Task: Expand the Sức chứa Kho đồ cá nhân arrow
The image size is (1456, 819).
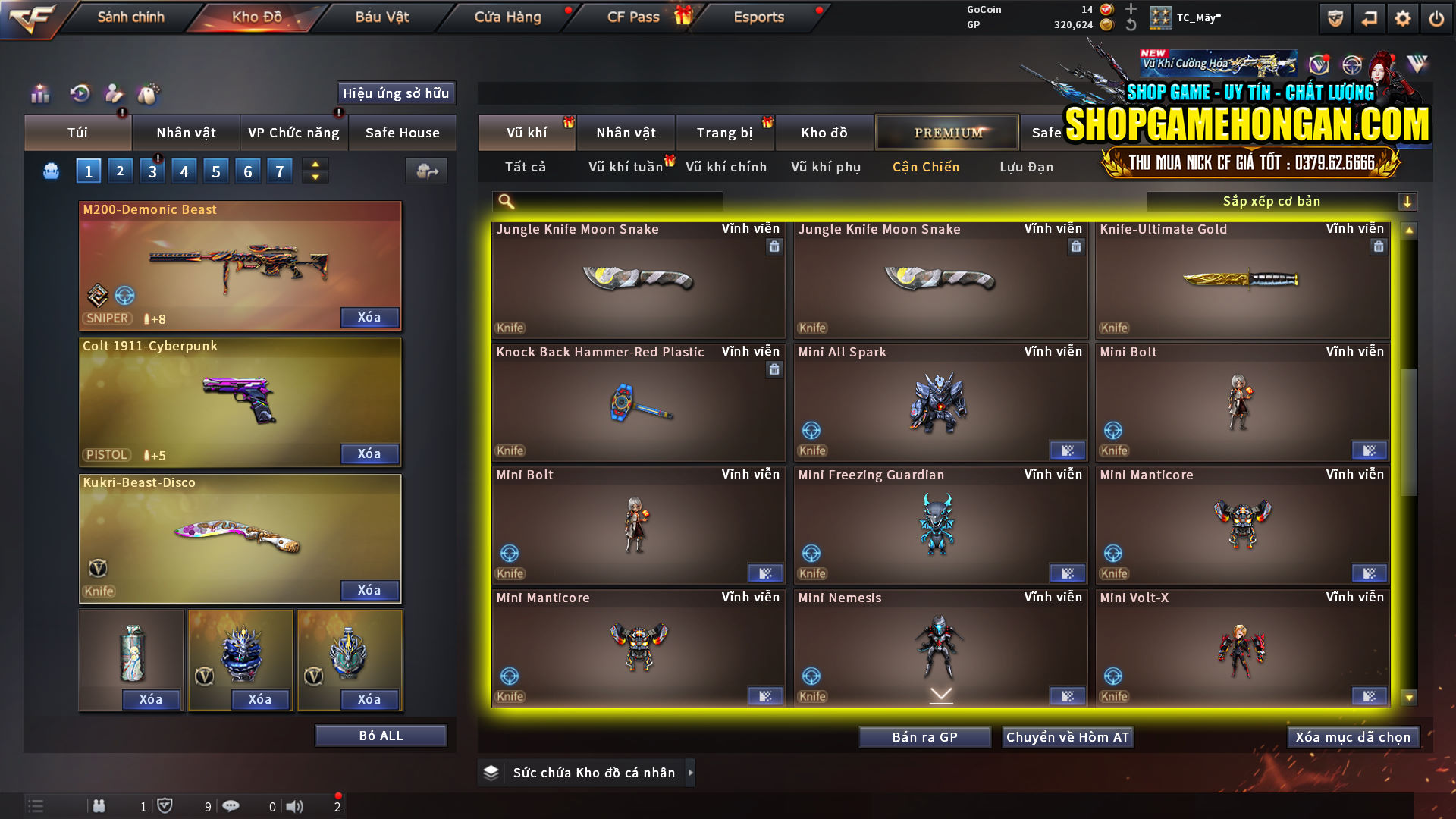Action: click(691, 772)
